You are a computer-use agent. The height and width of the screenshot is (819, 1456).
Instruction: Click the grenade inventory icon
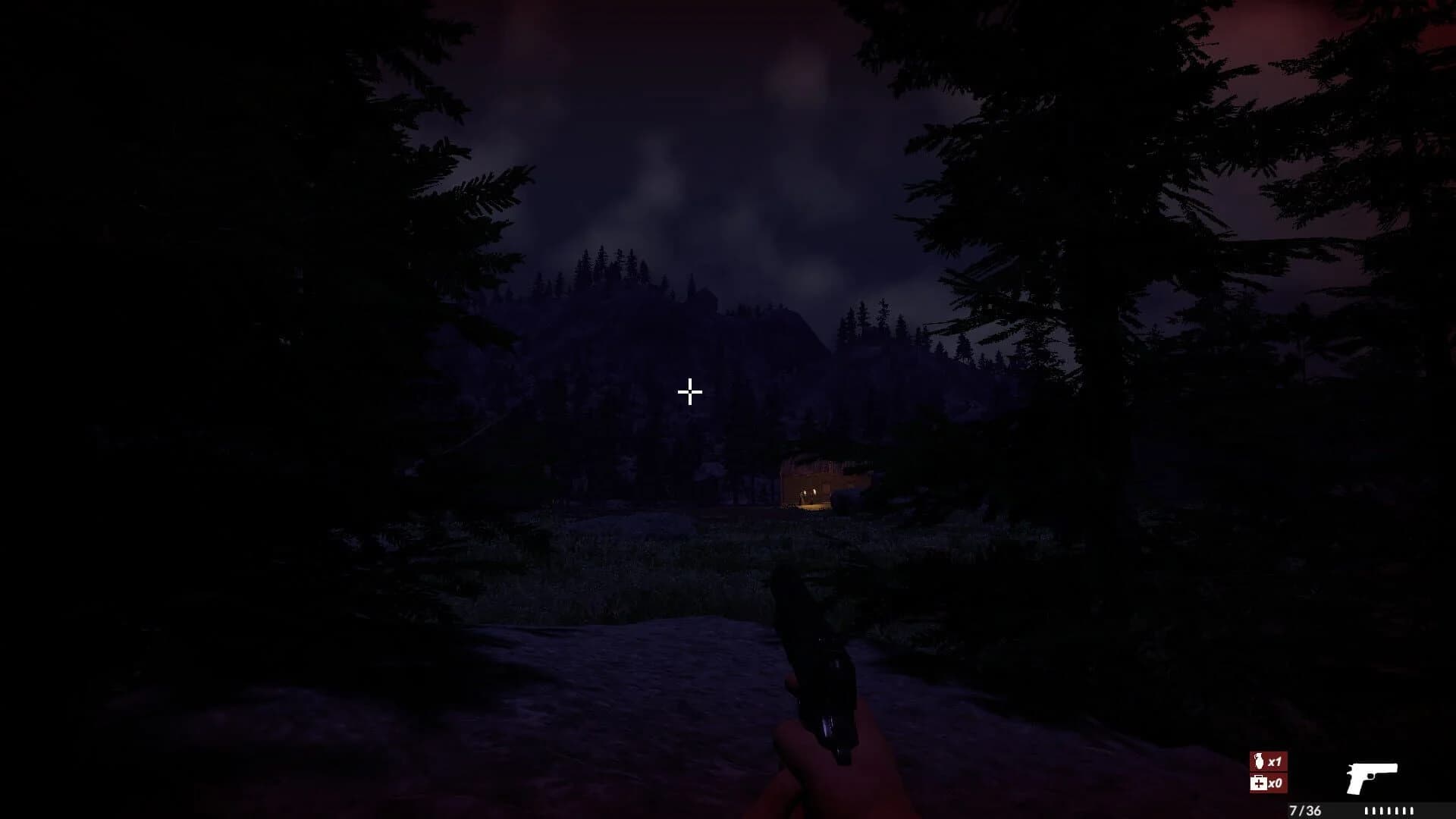1260,761
